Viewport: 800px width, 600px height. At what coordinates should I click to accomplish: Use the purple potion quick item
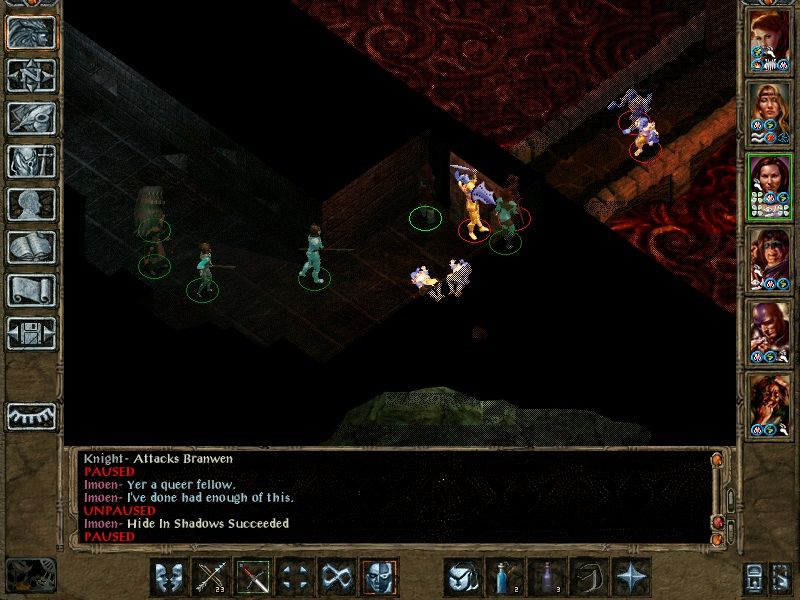tap(547, 577)
